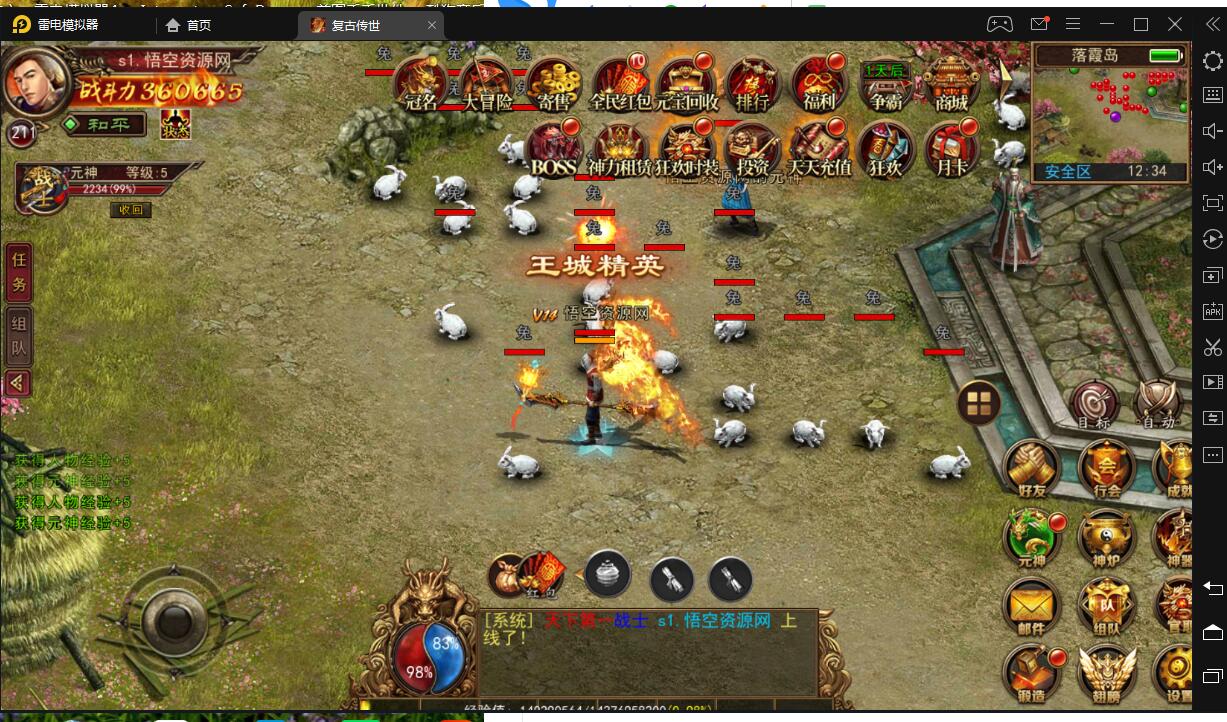Screen dimensions: 1227x722
Task: Open the BOSS menu icon
Action: pyautogui.click(x=553, y=148)
